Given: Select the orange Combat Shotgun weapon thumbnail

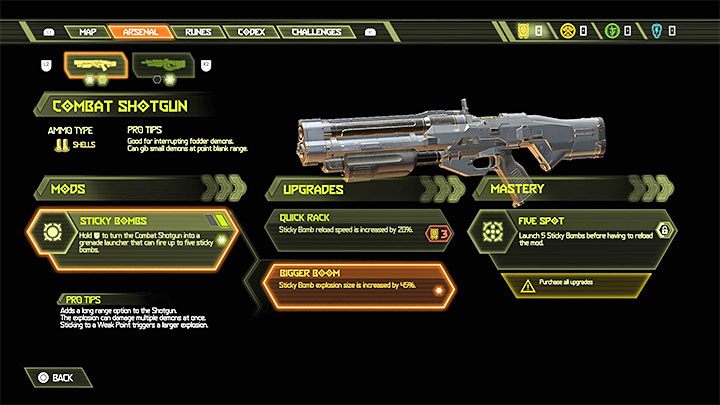Looking at the screenshot, I should point(95,66).
